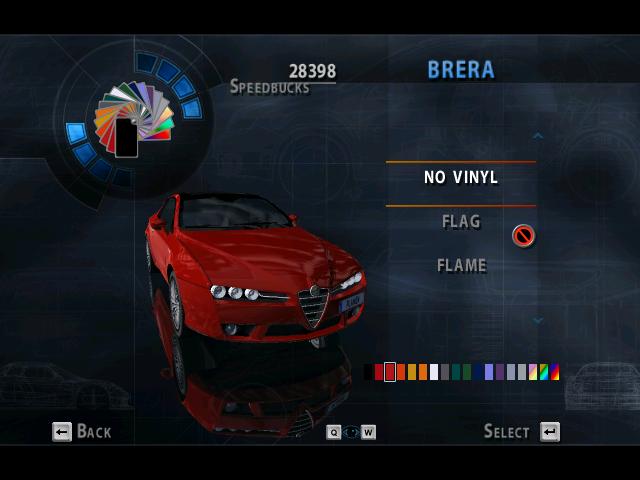640x480 pixels.
Task: Choose the dark gray color swatch
Action: [445, 372]
